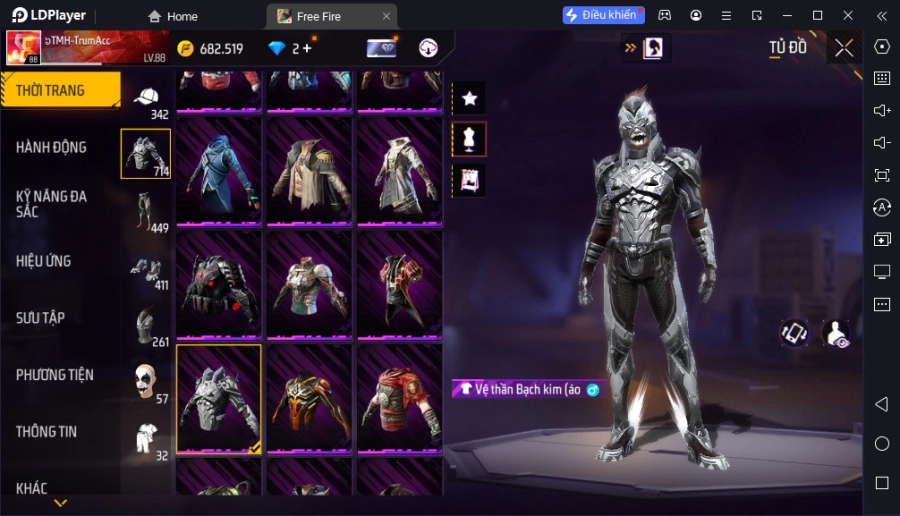Open the PHƯƠNG TIỆN tab
Screen dimensions: 900x516
pos(55,375)
